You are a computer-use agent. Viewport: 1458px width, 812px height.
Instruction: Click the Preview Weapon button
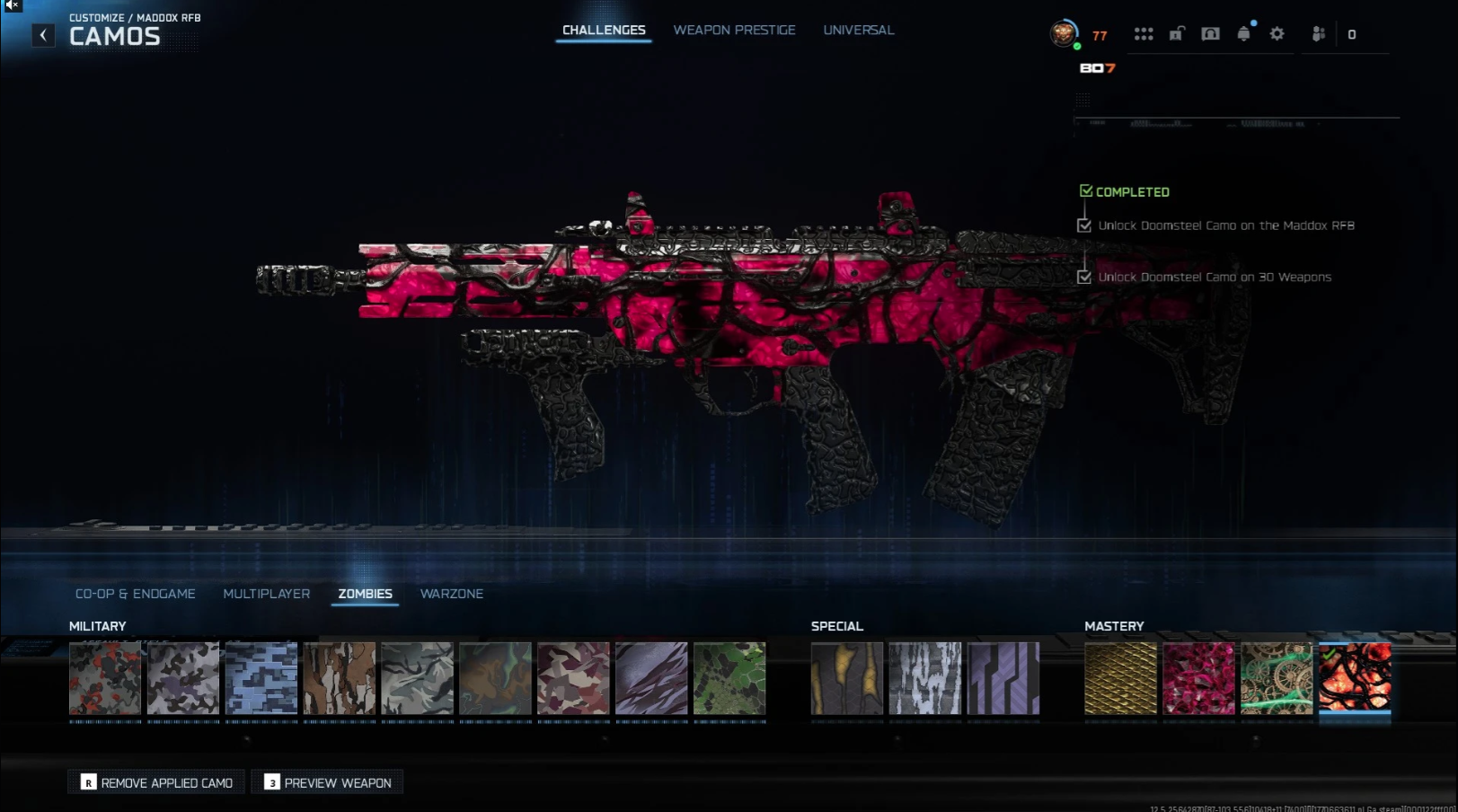pyautogui.click(x=328, y=782)
